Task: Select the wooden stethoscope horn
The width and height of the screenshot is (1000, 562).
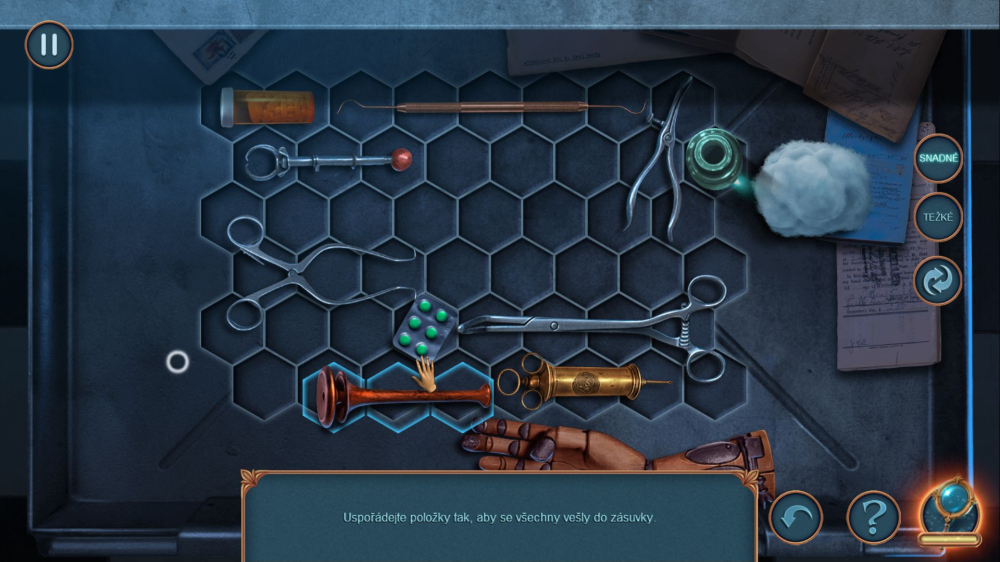Action: (x=400, y=397)
